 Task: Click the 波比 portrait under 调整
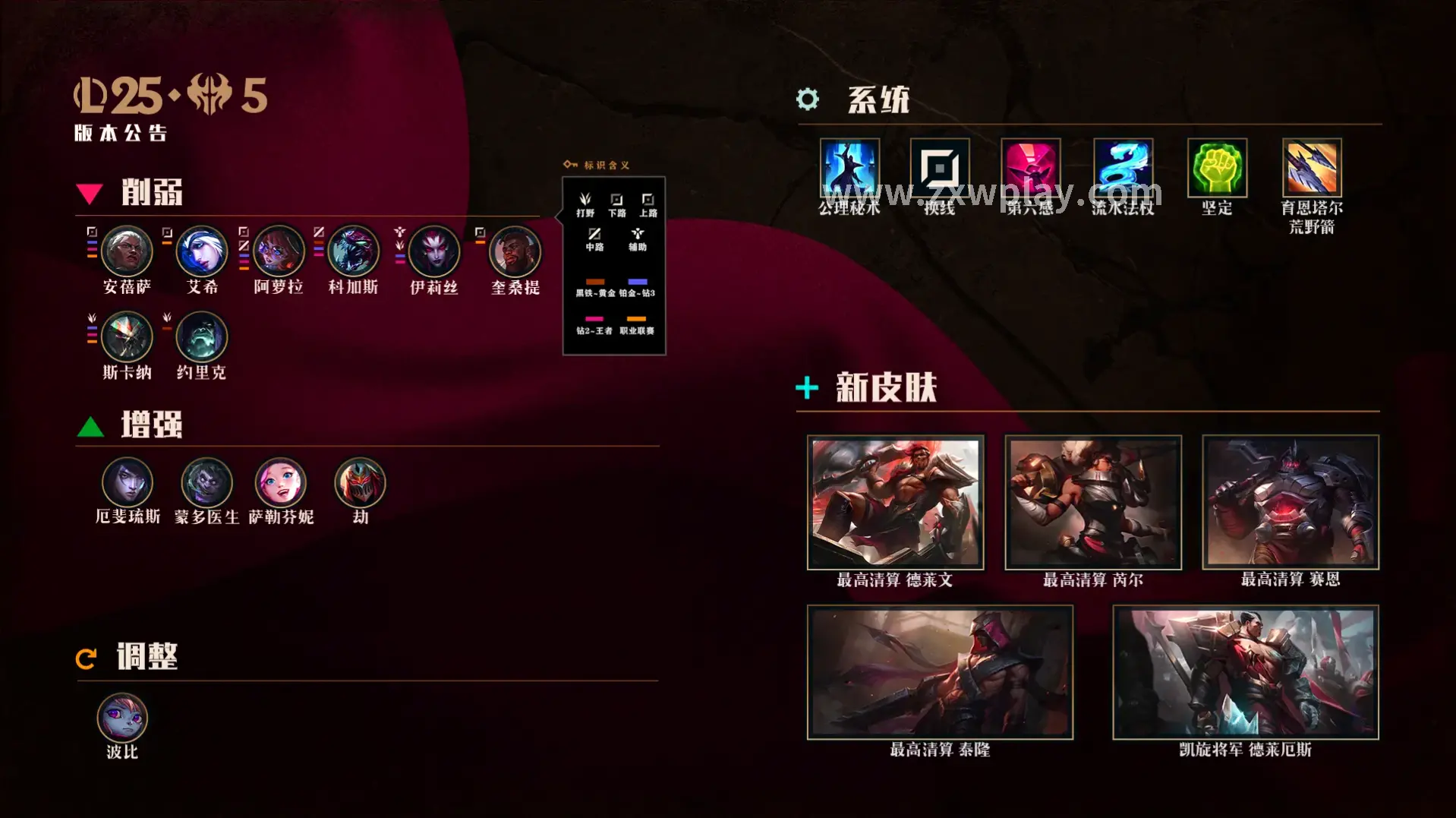pos(123,716)
